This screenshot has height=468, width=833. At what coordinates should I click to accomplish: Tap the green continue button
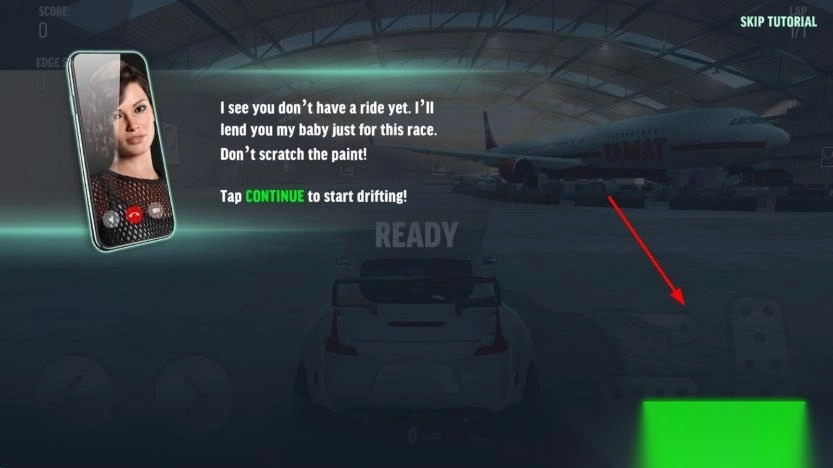pos(723,433)
